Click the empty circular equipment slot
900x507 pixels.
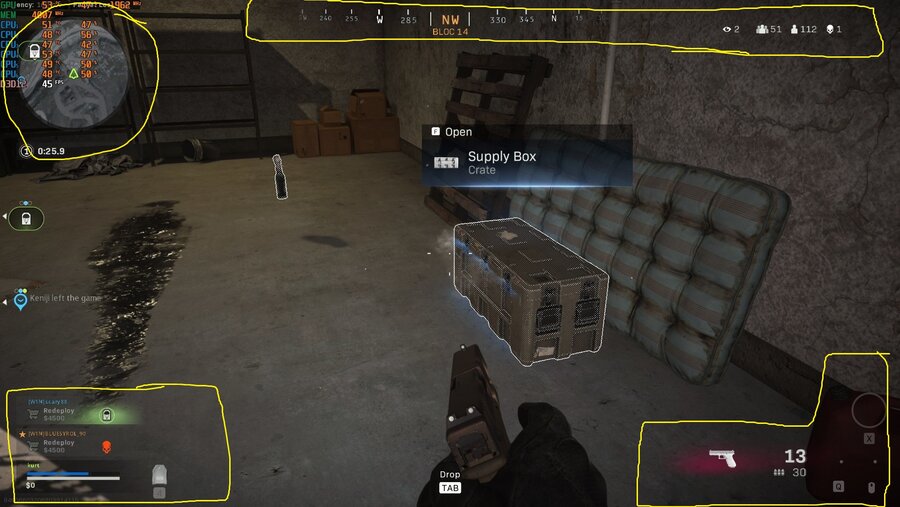click(x=867, y=410)
